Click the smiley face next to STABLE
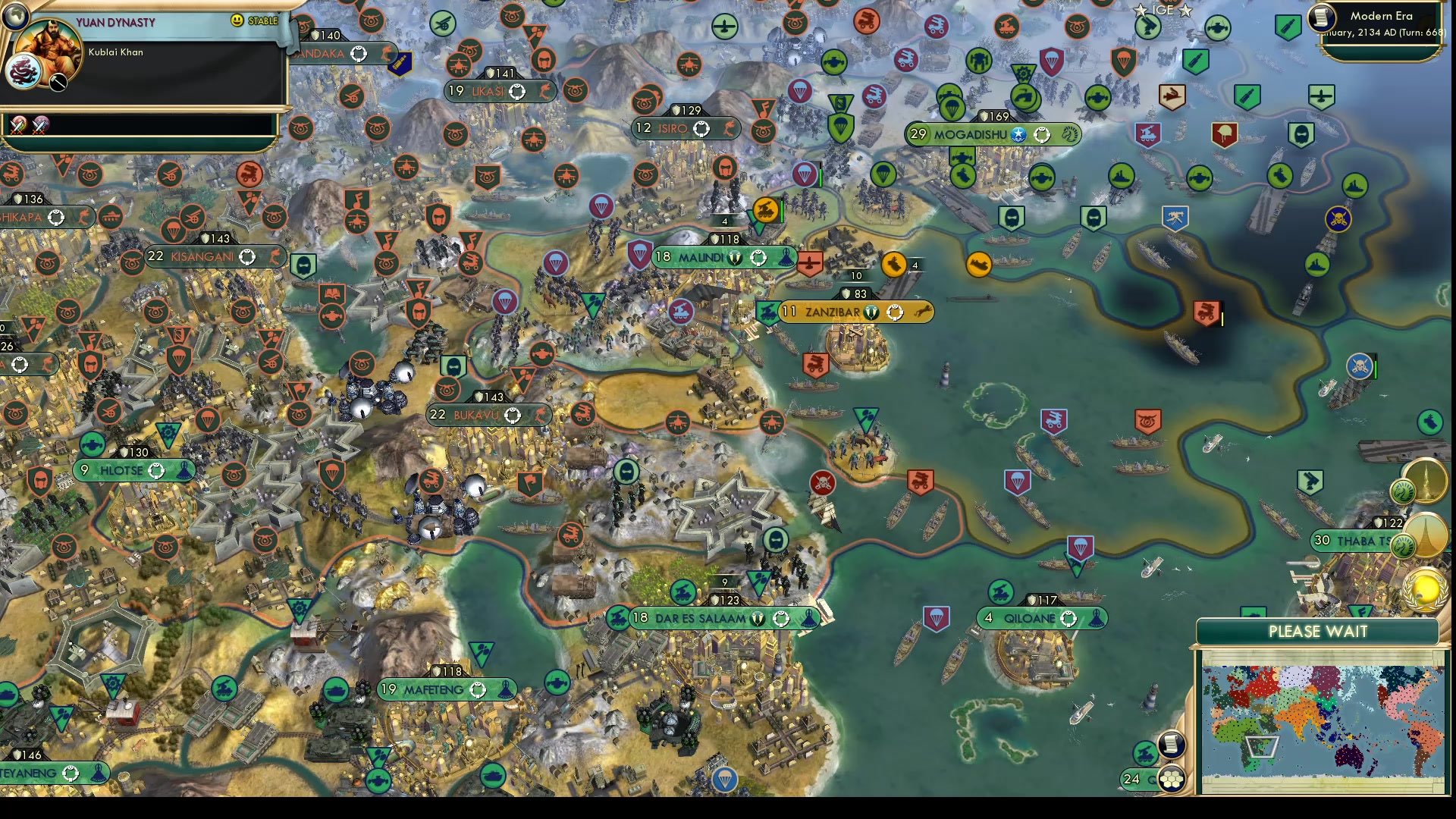The image size is (1456, 819). pyautogui.click(x=237, y=19)
